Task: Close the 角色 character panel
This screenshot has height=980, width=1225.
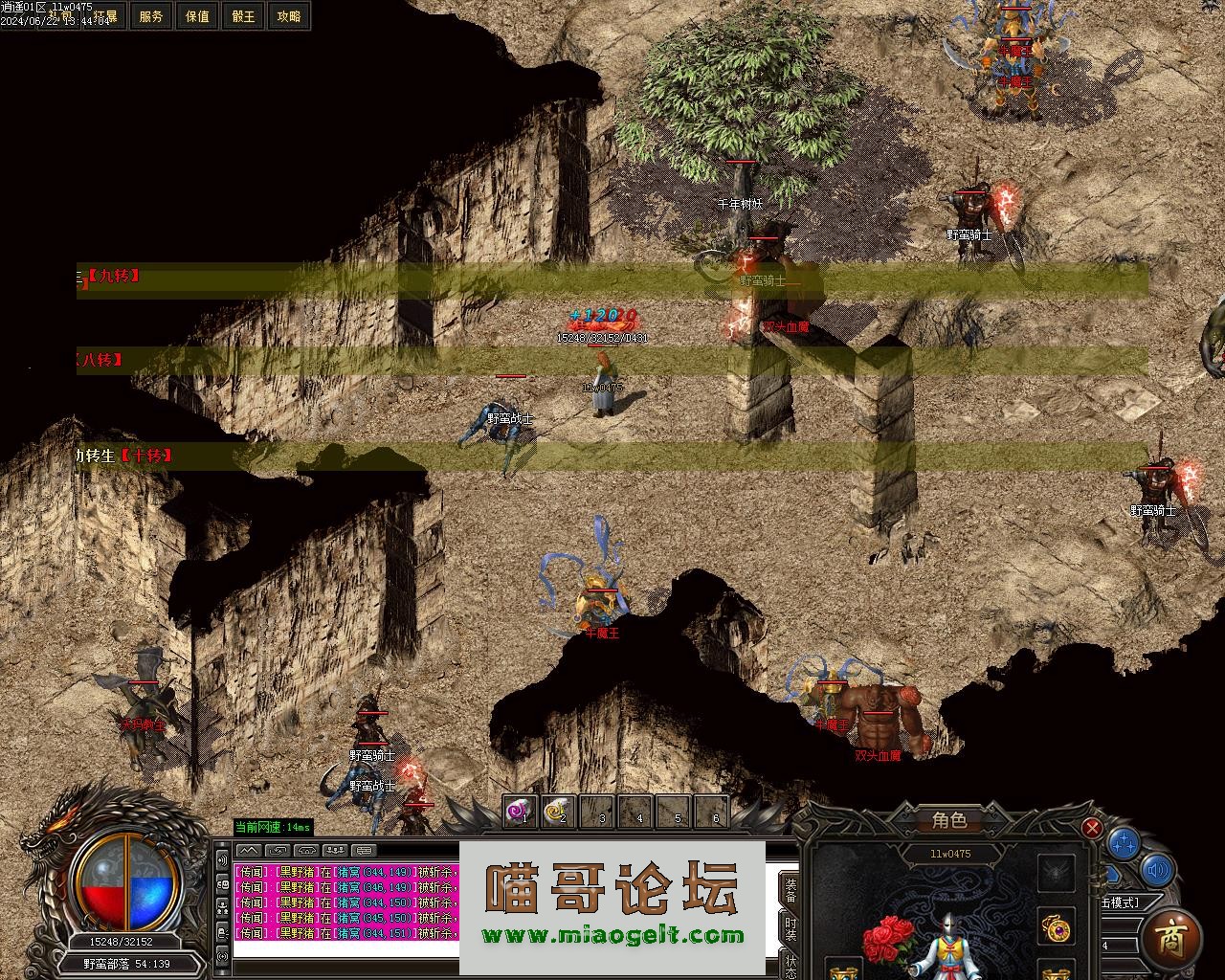Action: [1091, 828]
